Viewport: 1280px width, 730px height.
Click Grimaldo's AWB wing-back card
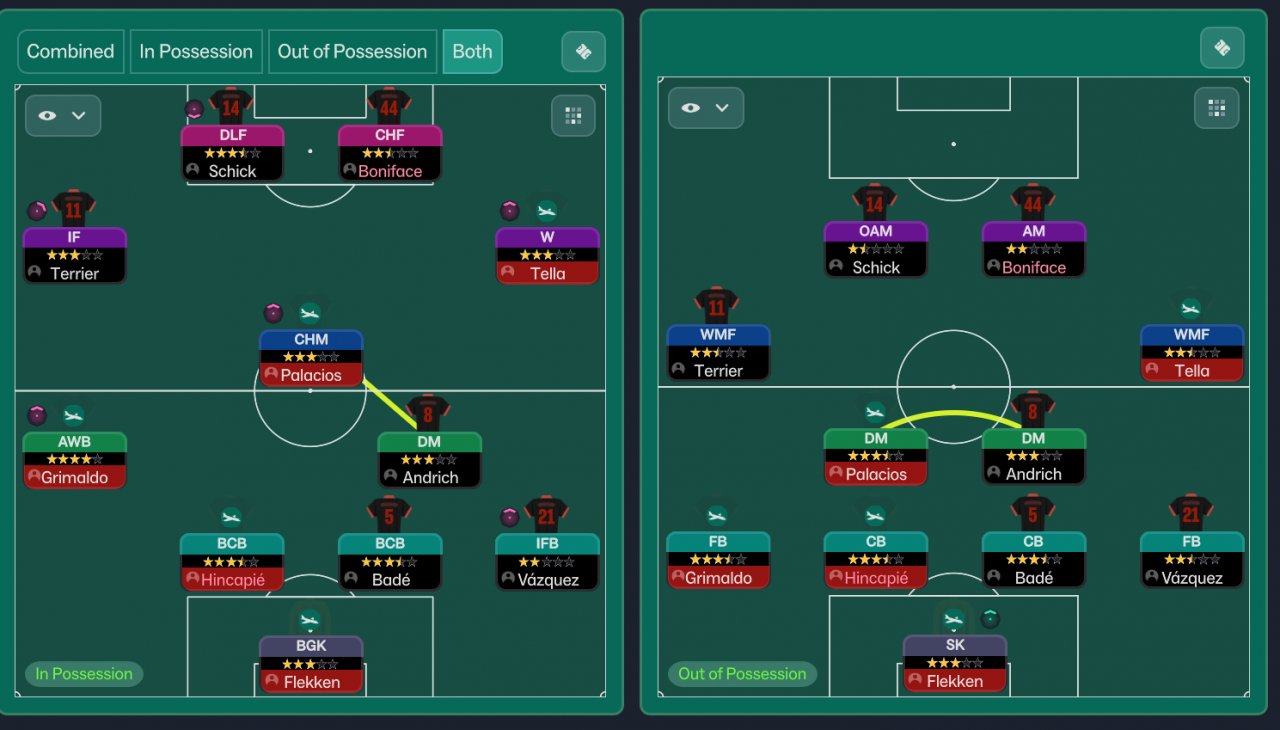(75, 459)
